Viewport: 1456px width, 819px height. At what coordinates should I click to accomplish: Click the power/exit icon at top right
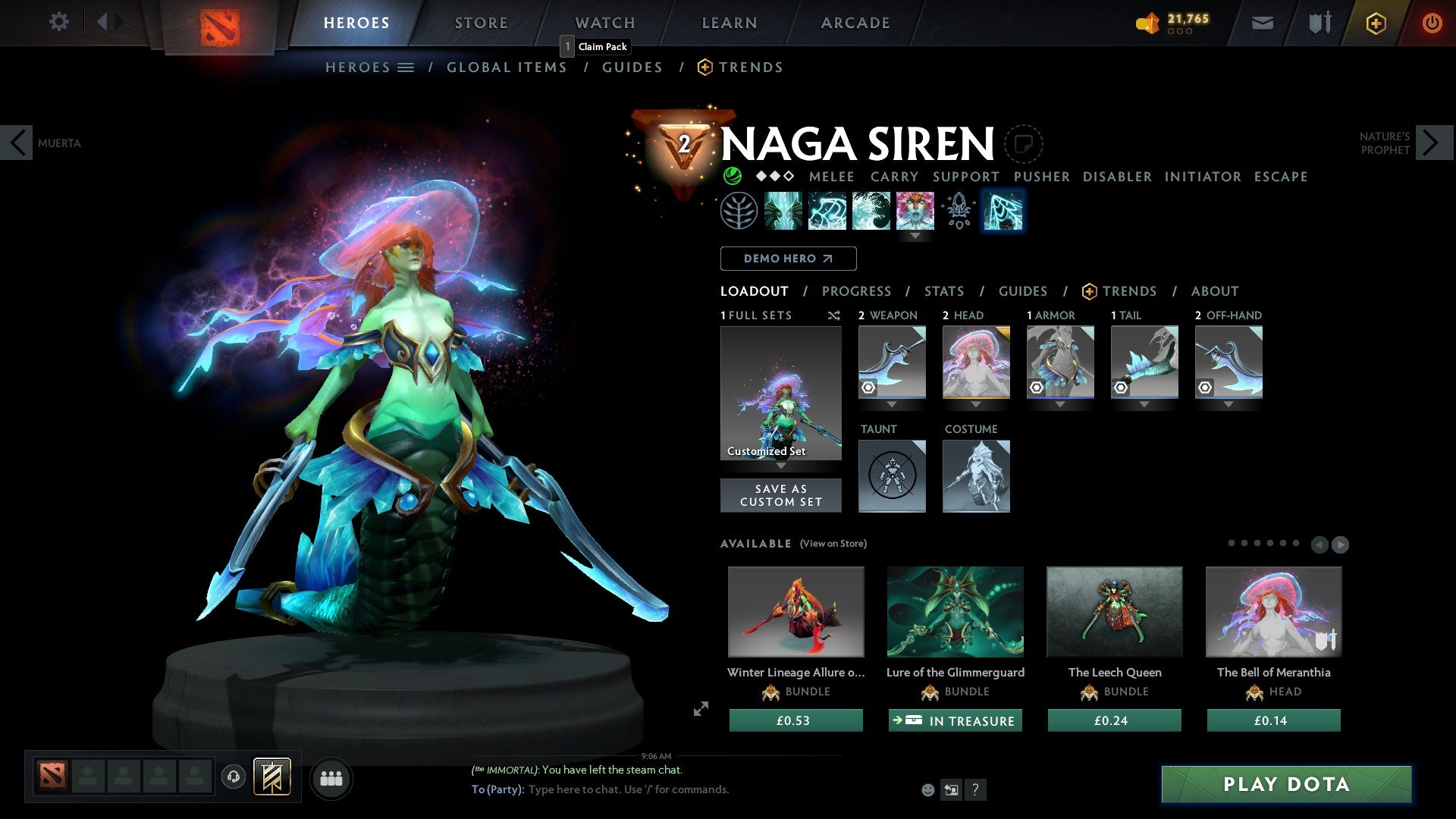click(1432, 22)
